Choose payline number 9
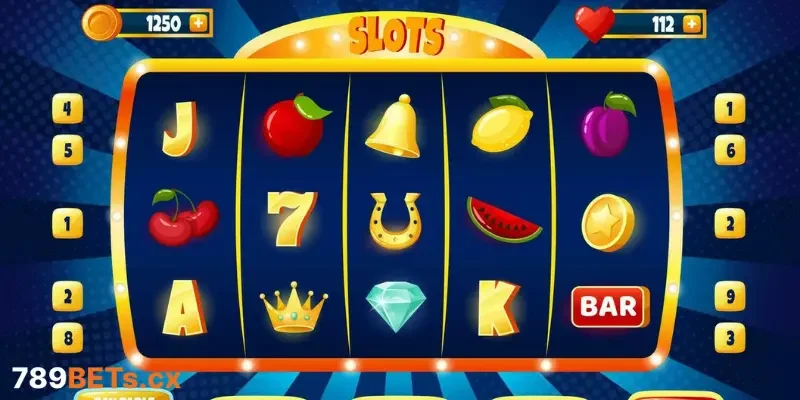Viewport: 800px width, 400px height. coord(730,295)
